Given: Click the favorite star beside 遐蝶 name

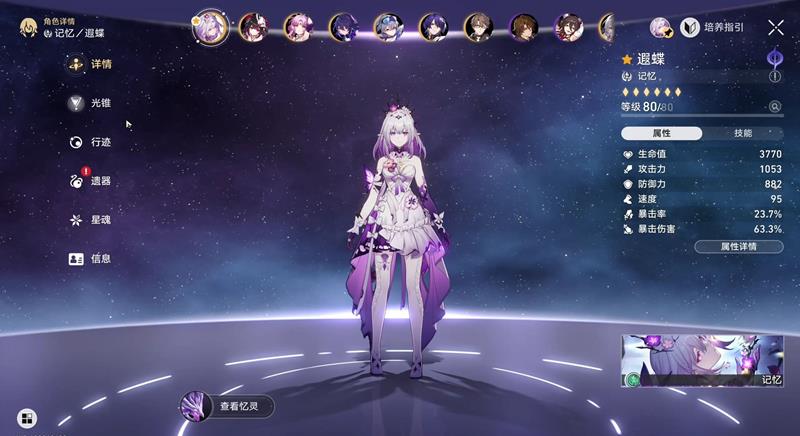Looking at the screenshot, I should tap(627, 59).
